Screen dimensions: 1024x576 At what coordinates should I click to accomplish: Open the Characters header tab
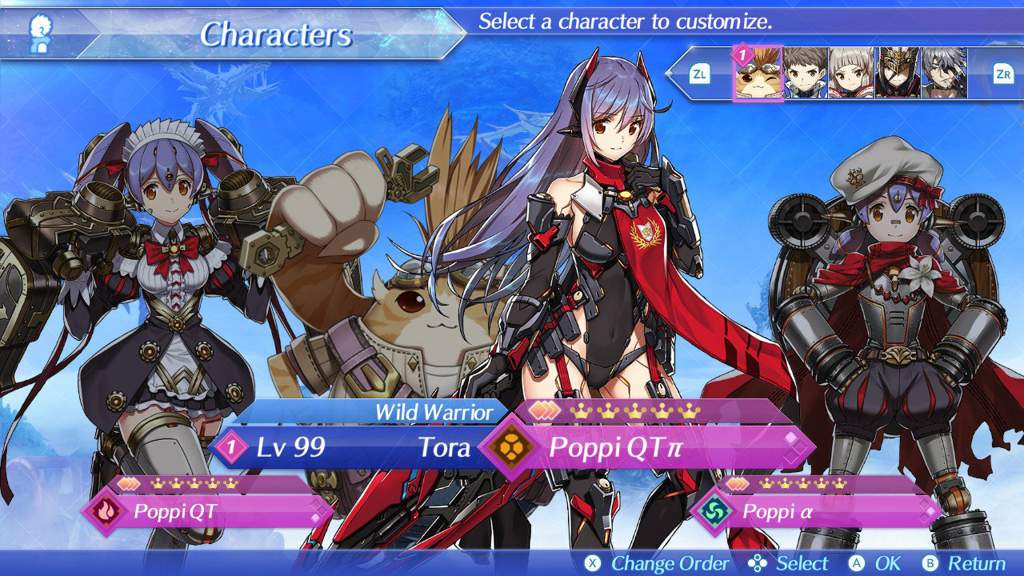pos(276,35)
